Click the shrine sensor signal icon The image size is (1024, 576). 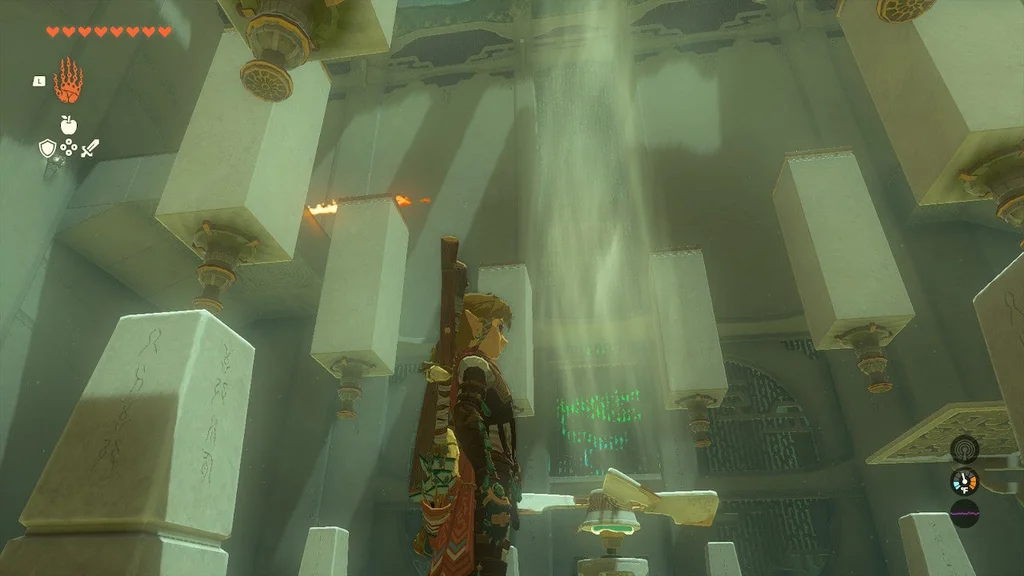click(x=964, y=449)
